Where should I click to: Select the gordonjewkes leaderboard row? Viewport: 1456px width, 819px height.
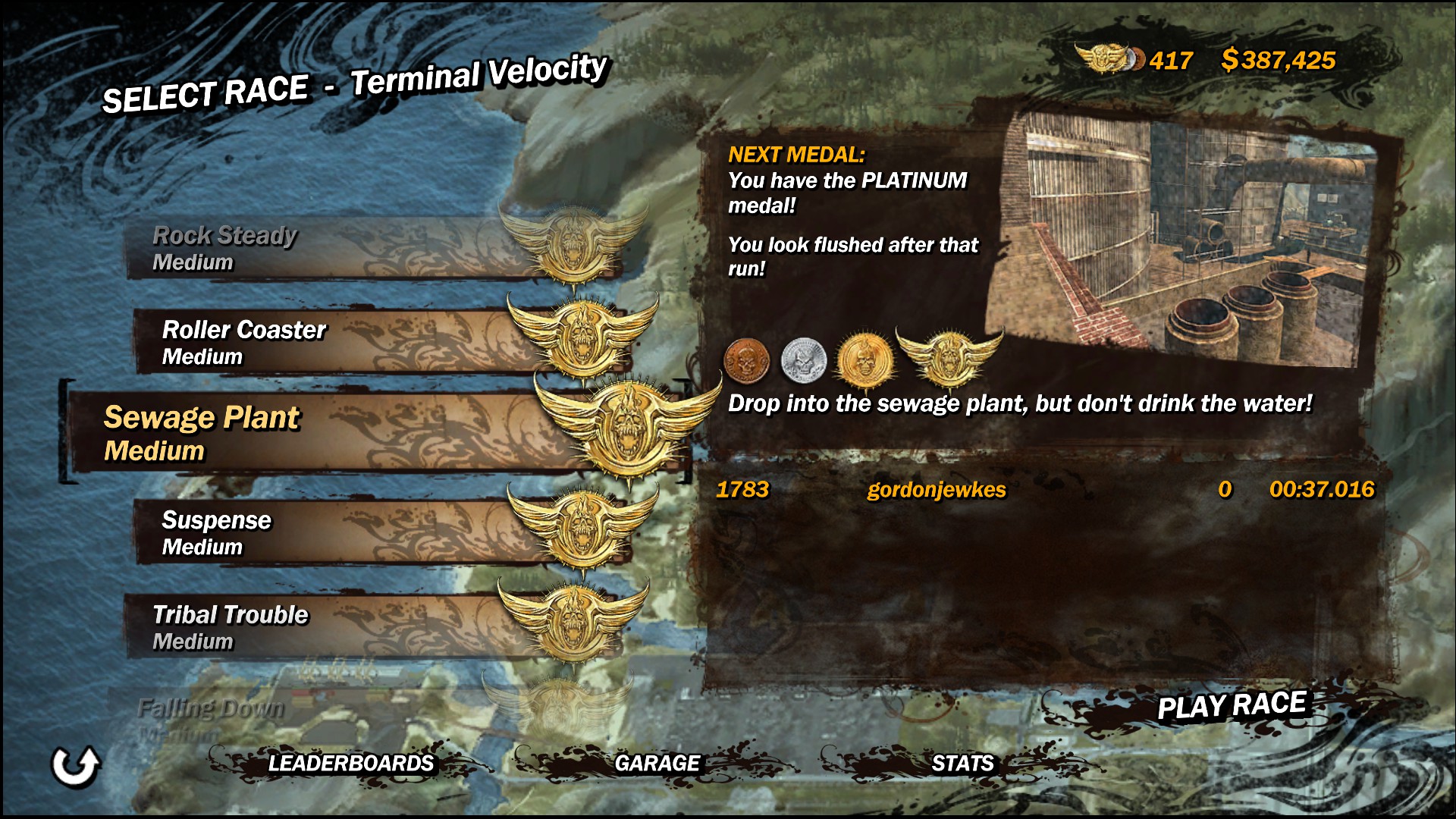click(1045, 490)
